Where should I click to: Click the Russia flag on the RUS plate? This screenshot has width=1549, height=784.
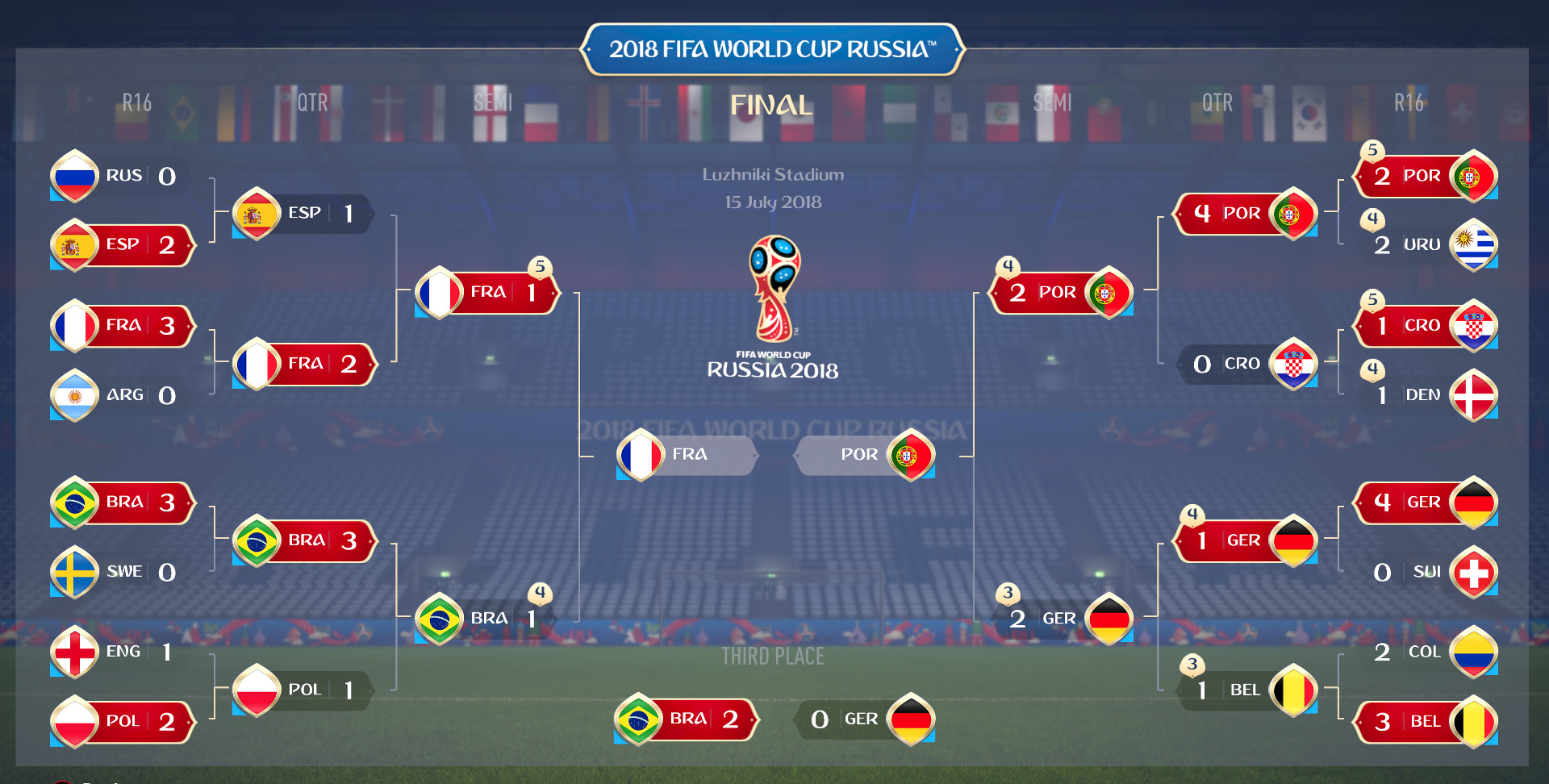(73, 176)
